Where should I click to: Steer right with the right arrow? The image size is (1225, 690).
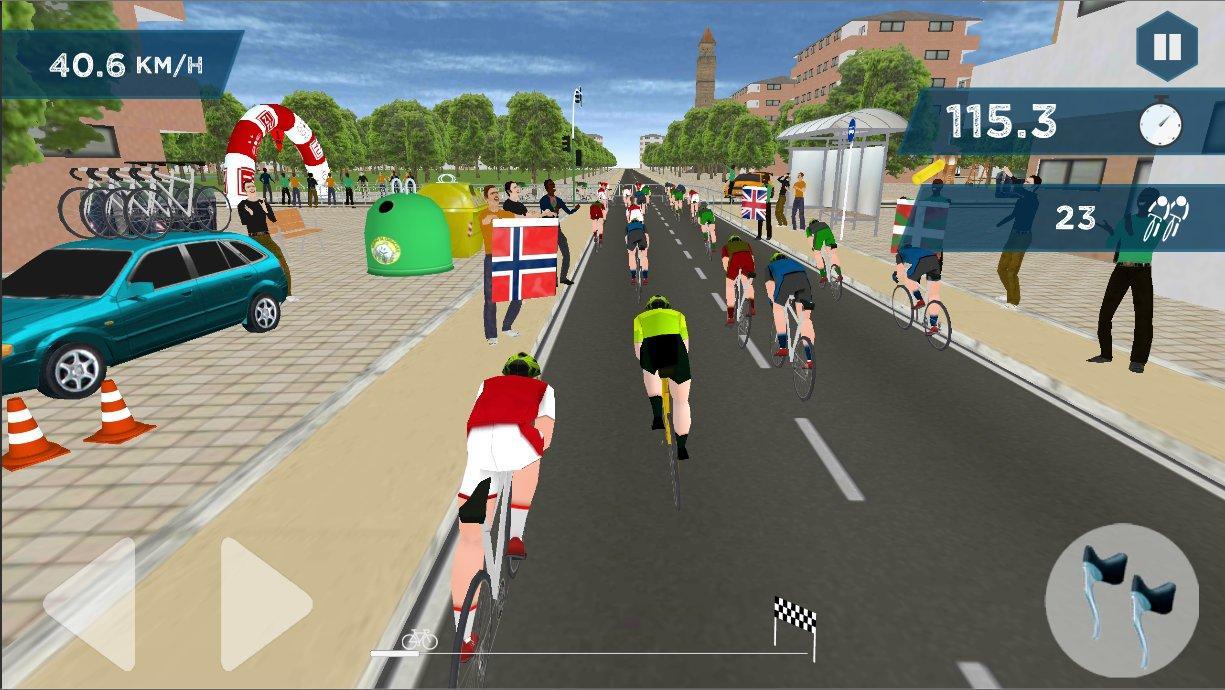(x=263, y=604)
